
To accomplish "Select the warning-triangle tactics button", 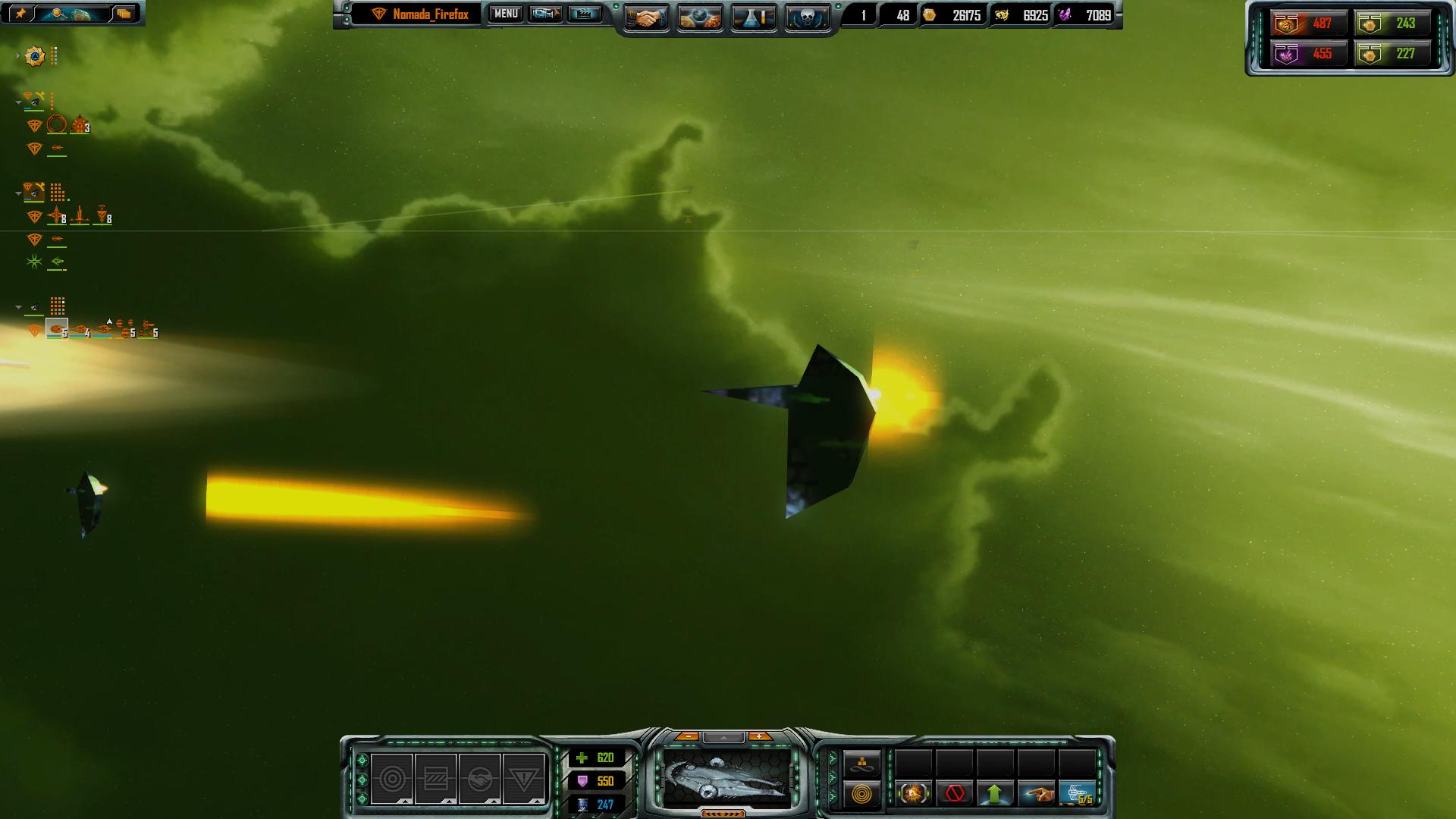I will 523,779.
